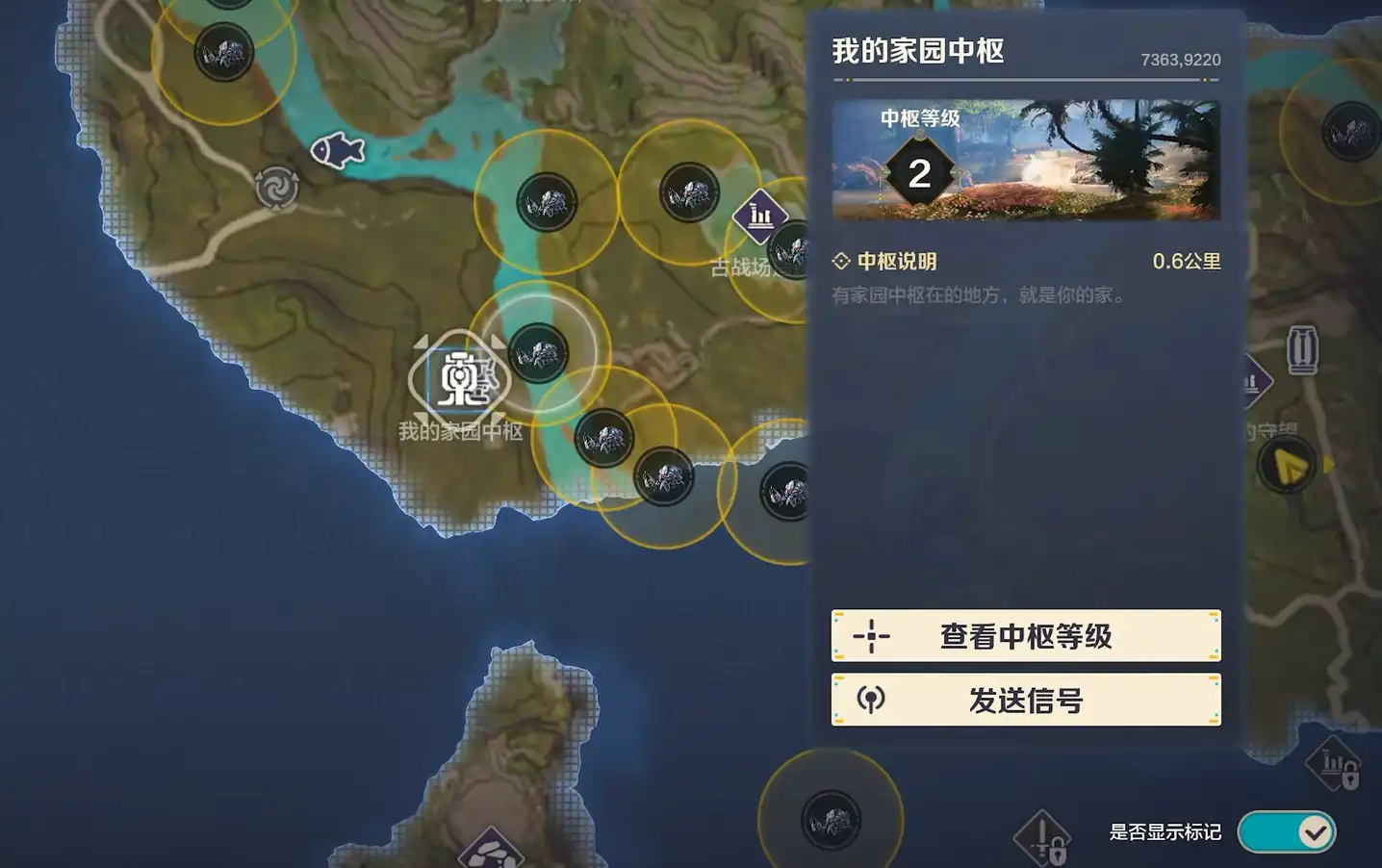Click the fish fishing spot marker on the river
The height and width of the screenshot is (868, 1382).
point(336,152)
